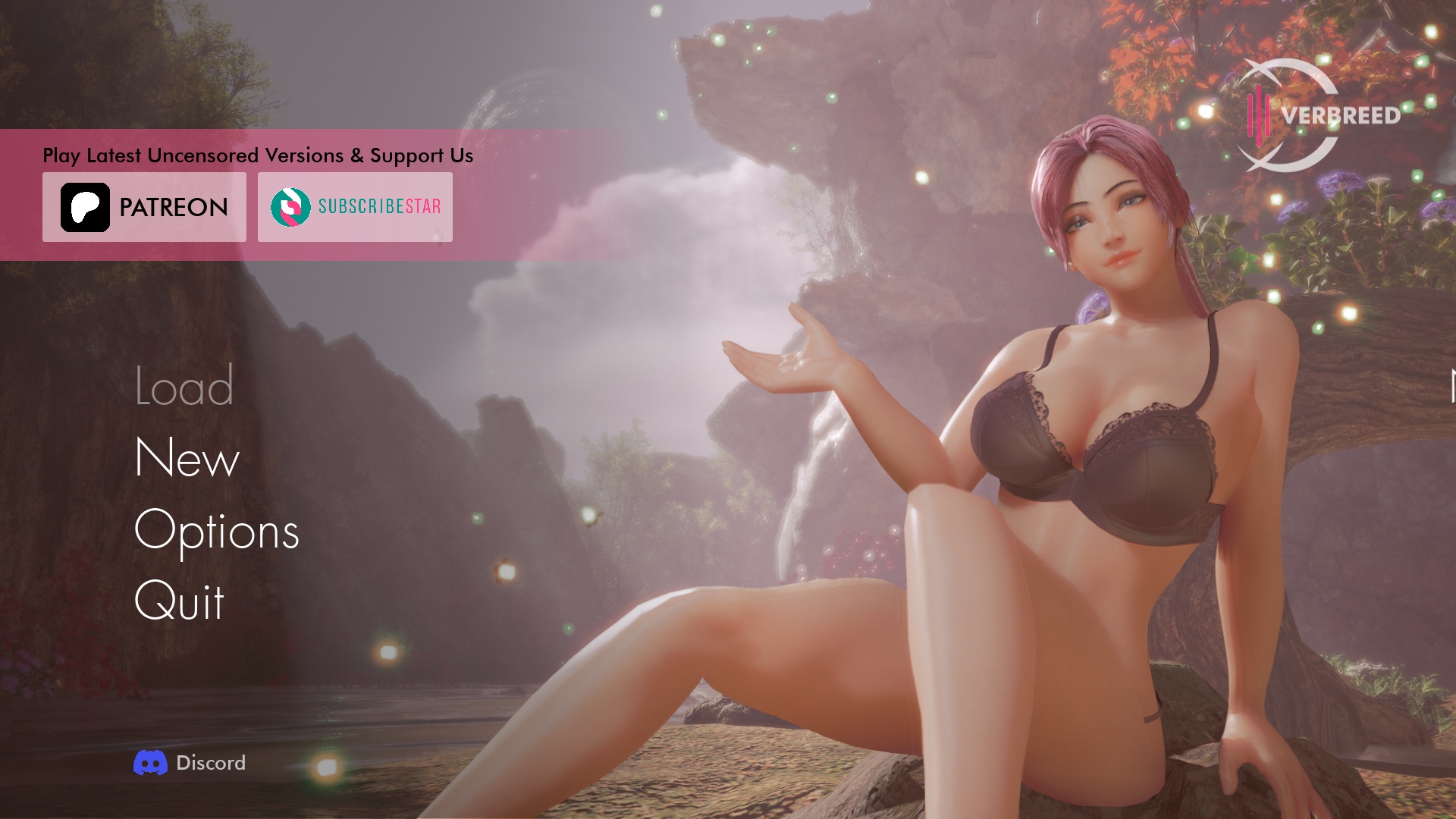Join the Discord server
The height and width of the screenshot is (819, 1456).
(190, 763)
